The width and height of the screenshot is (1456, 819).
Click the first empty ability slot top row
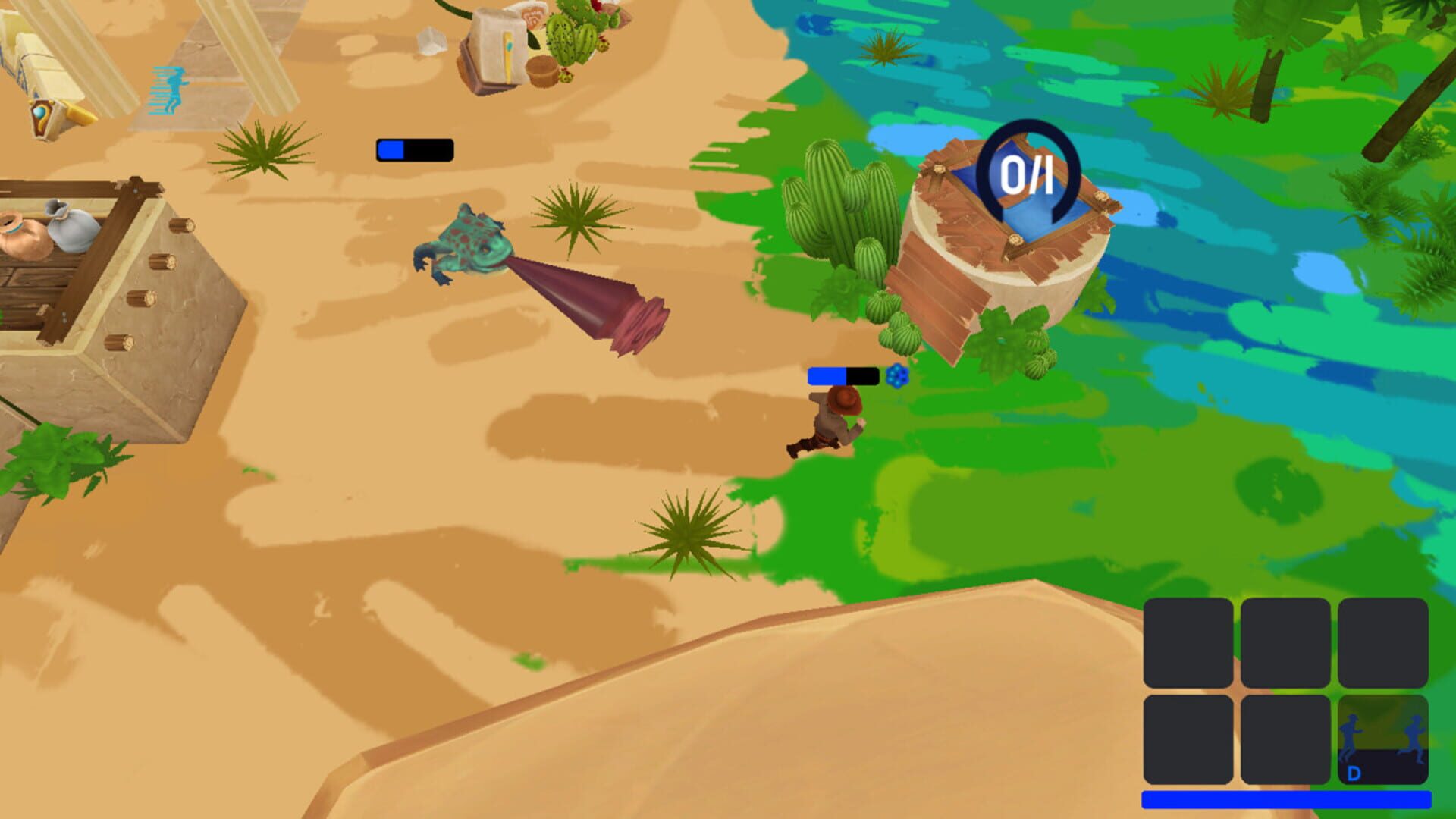tap(1188, 644)
